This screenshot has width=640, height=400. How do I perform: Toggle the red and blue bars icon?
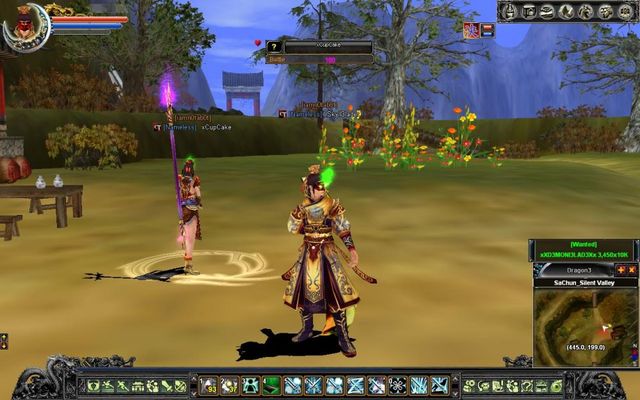click(x=488, y=30)
